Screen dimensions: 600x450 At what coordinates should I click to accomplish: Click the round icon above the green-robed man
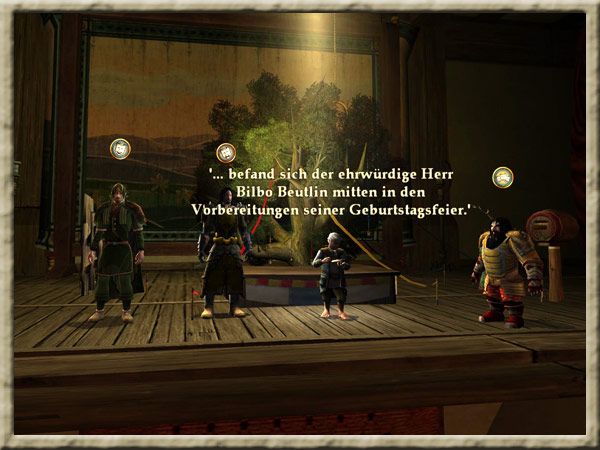pos(120,149)
